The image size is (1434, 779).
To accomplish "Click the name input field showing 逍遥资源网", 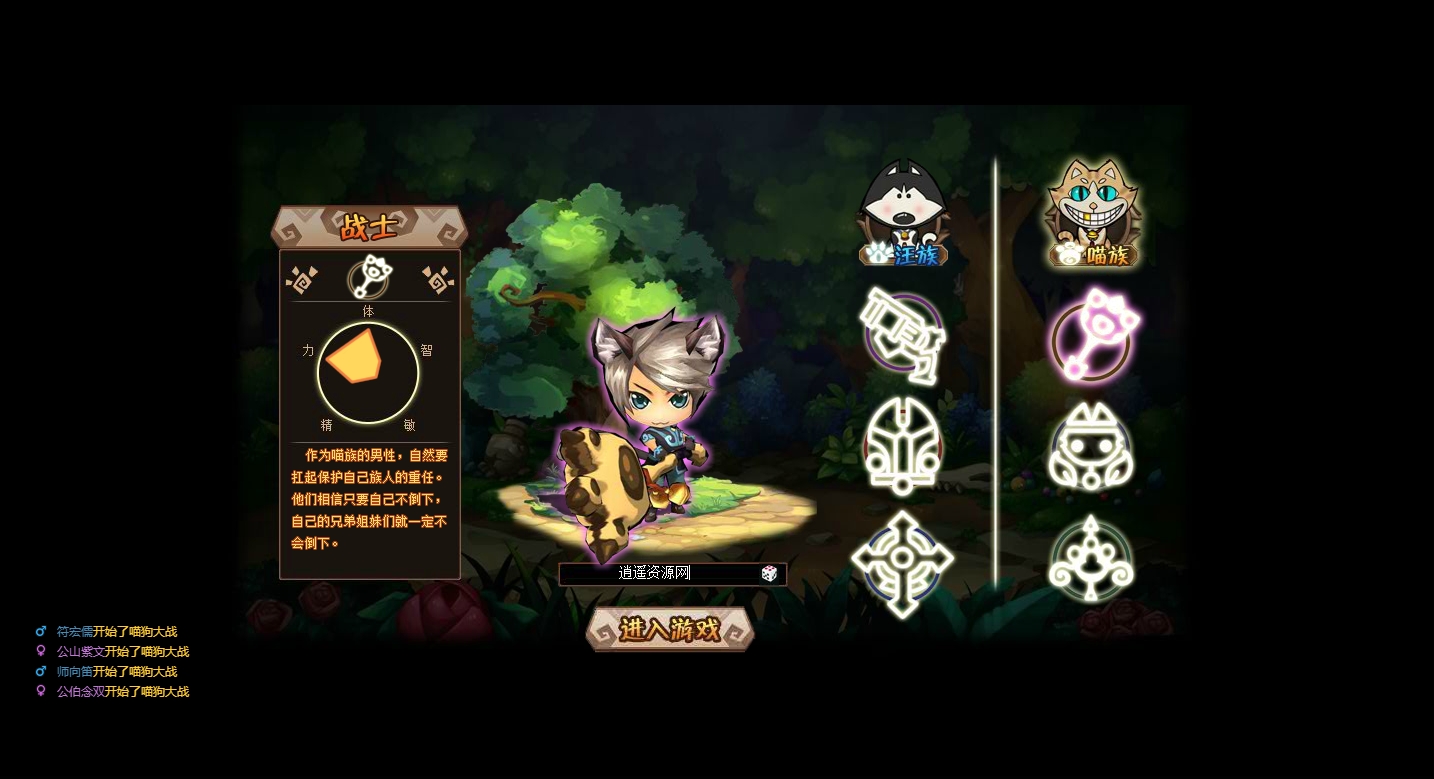I will point(655,573).
